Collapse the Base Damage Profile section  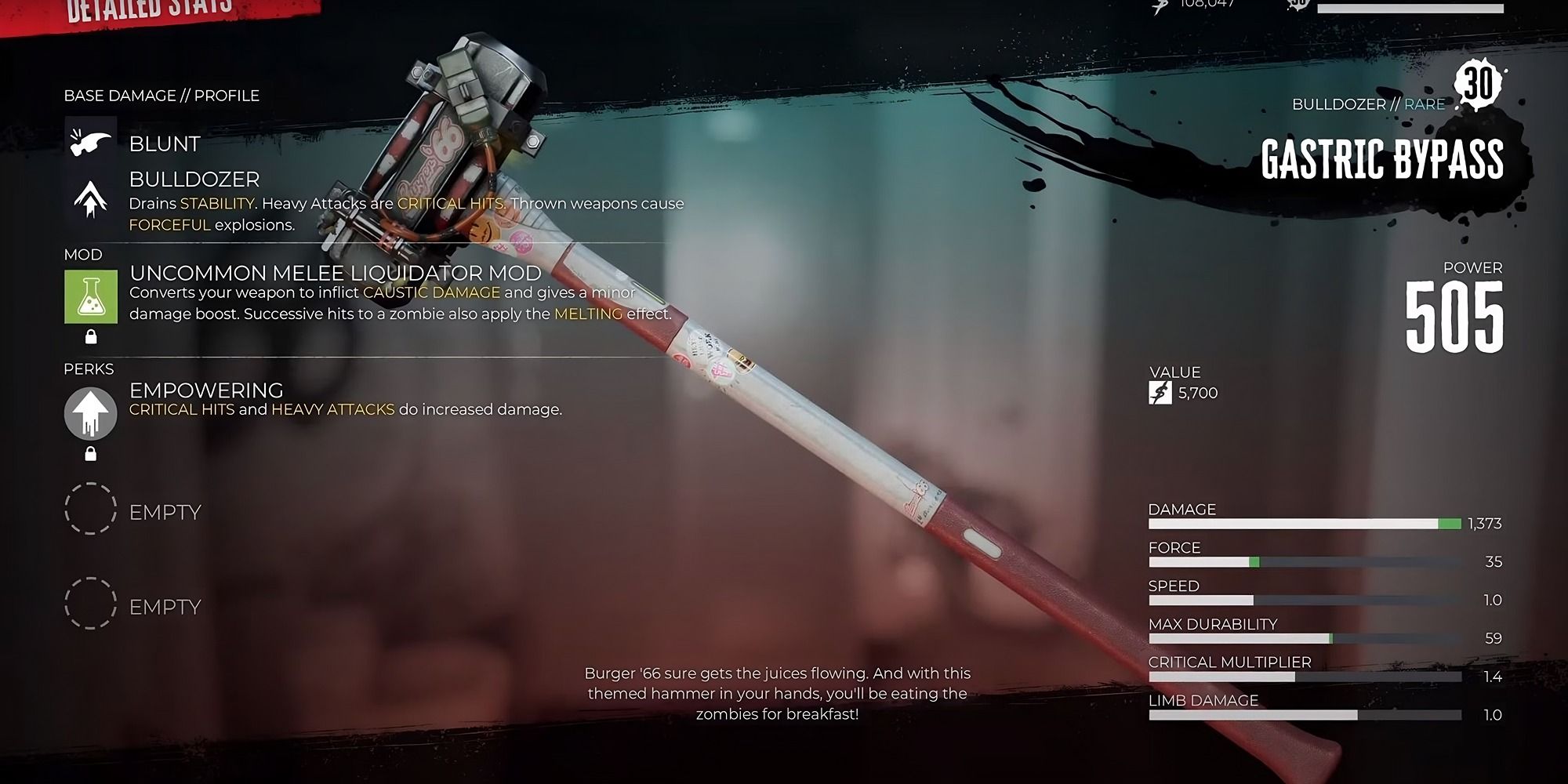[x=161, y=96]
